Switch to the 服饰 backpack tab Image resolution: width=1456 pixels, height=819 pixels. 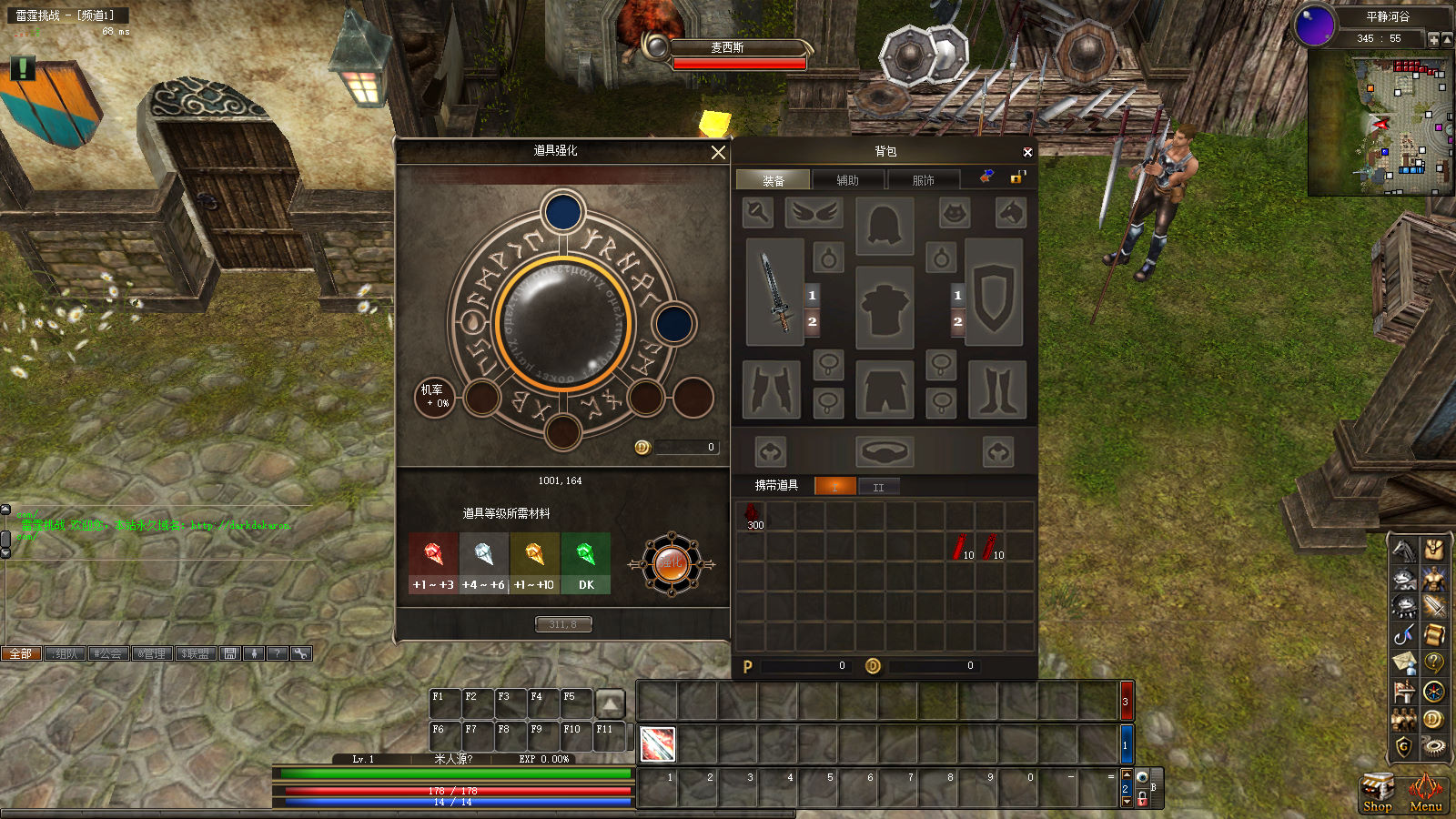(x=924, y=180)
